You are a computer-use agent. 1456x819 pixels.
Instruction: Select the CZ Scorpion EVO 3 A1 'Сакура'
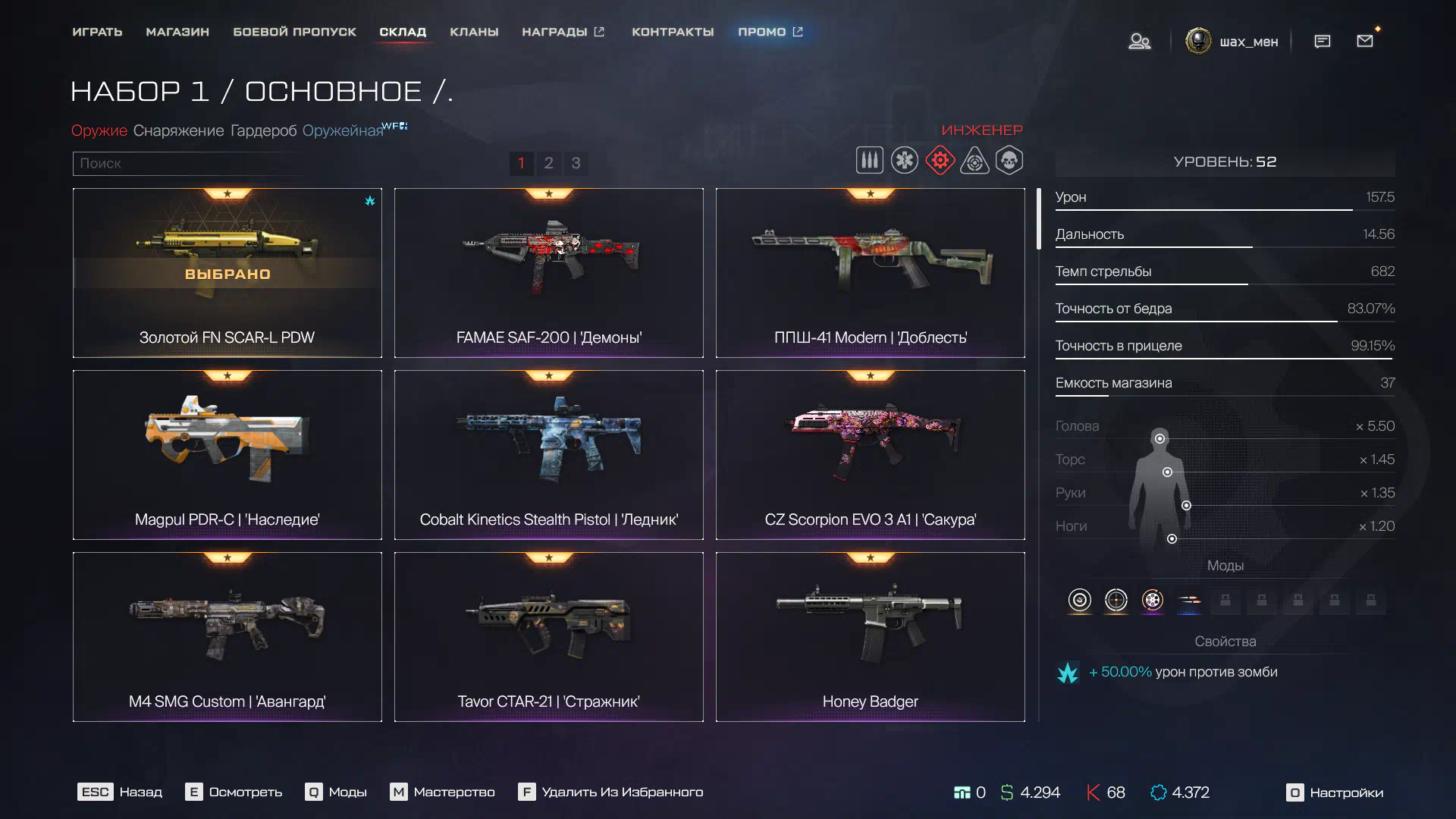pos(870,455)
